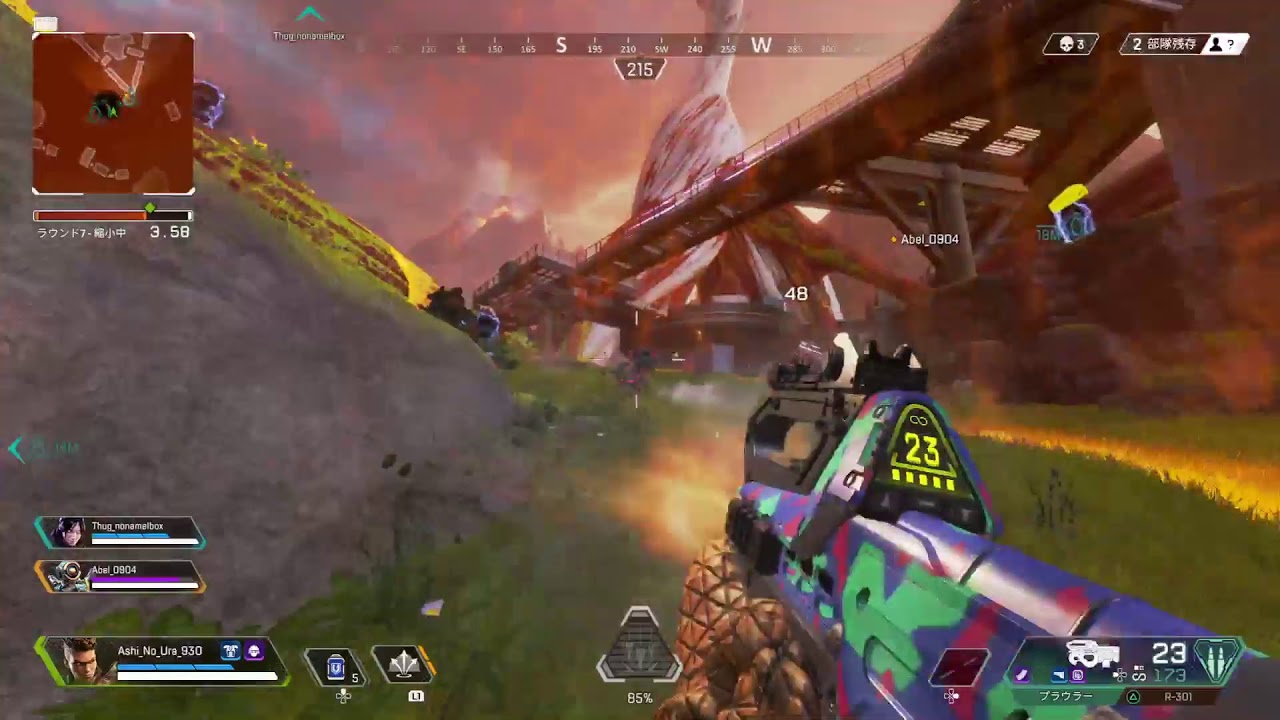Screen dimensions: 1280x720
Task: Select teammate Thug_nonamelbox's squad card
Action: (x=120, y=532)
